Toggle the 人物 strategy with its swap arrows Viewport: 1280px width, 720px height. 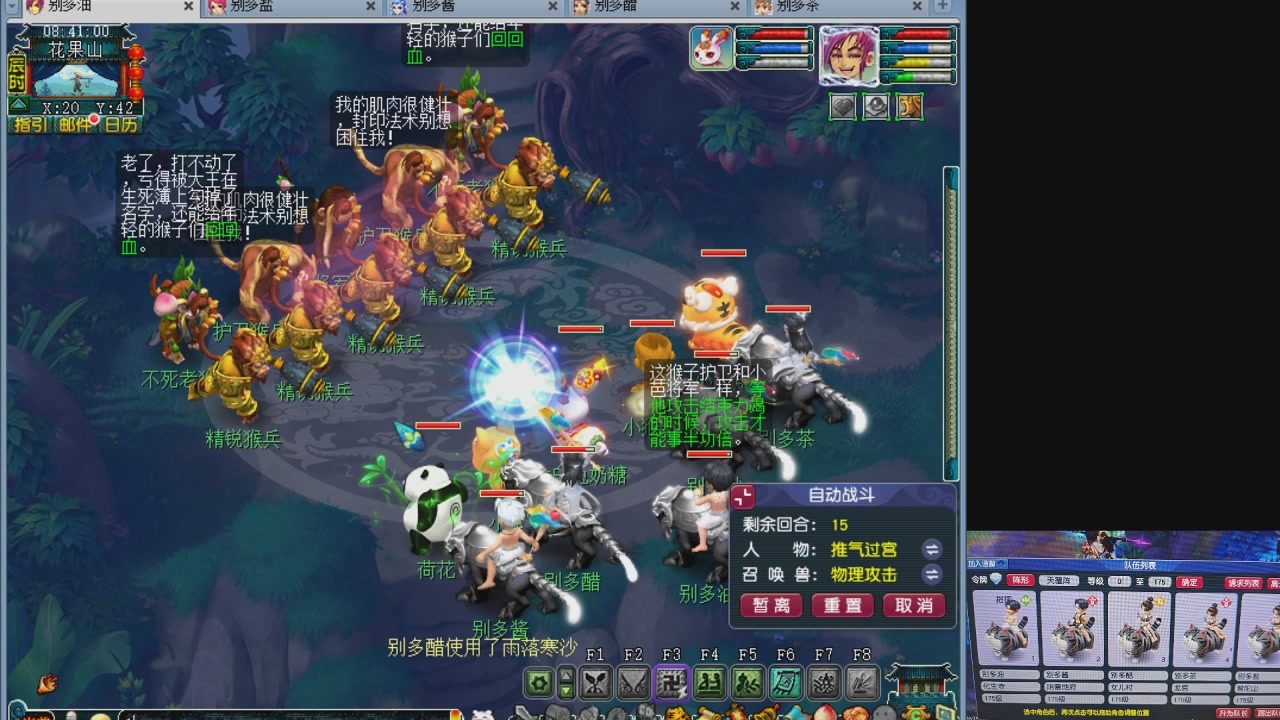tap(933, 550)
